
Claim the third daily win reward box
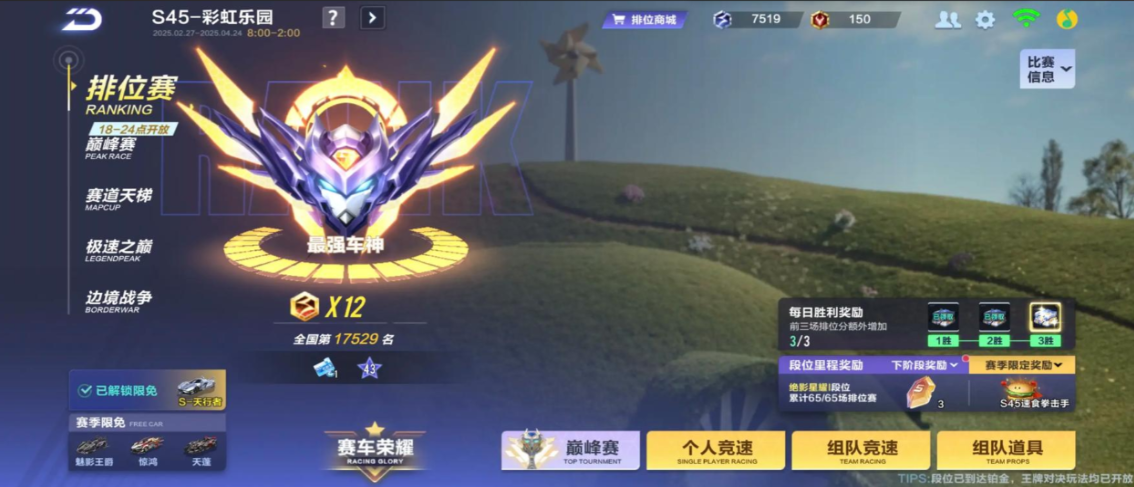1045,317
